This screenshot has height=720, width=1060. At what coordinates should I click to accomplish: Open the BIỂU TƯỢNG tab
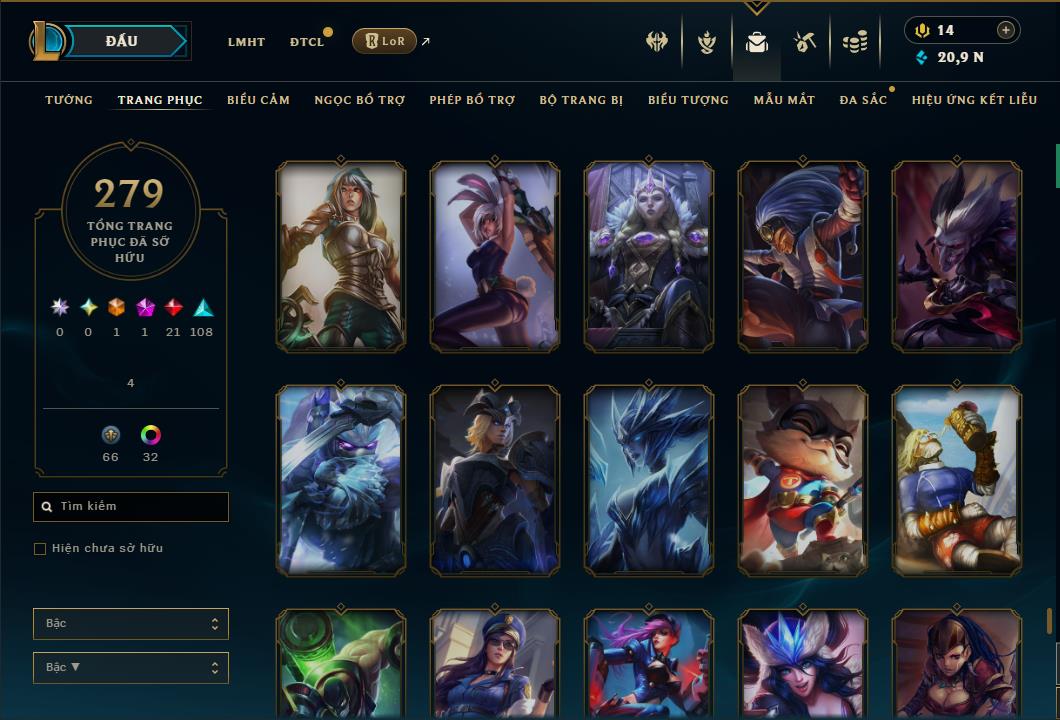click(x=688, y=100)
